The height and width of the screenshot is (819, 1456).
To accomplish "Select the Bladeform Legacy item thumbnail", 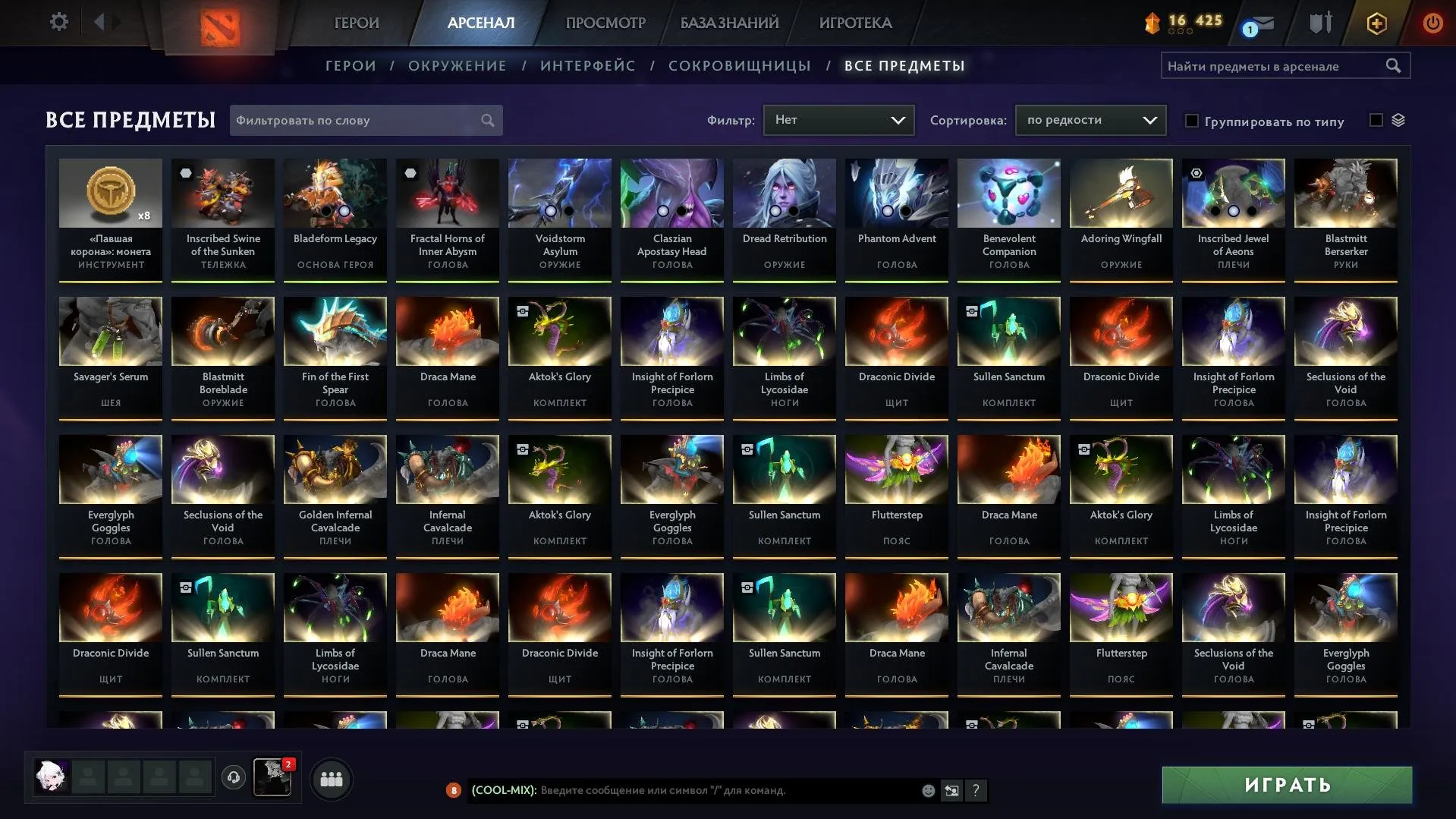I will pyautogui.click(x=335, y=194).
